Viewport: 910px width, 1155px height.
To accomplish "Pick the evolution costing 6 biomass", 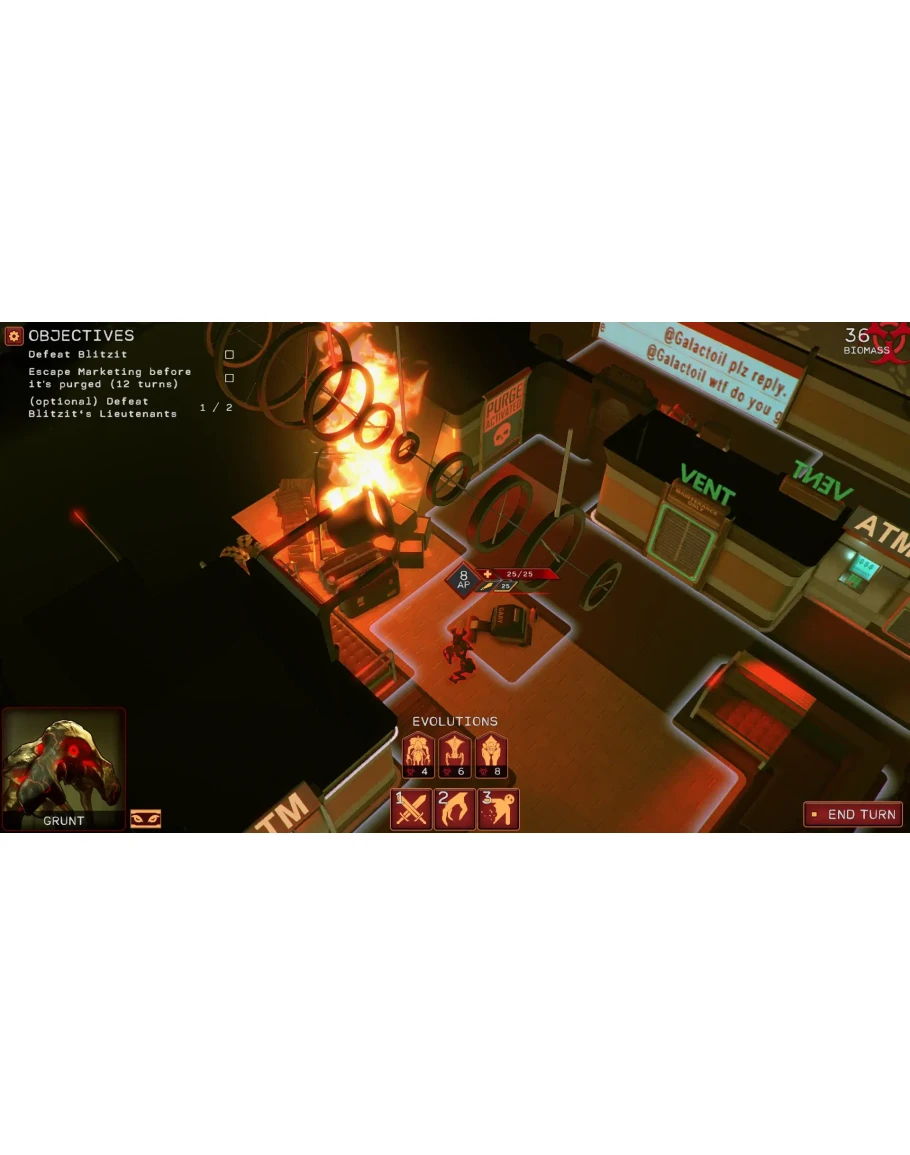I will [x=455, y=755].
